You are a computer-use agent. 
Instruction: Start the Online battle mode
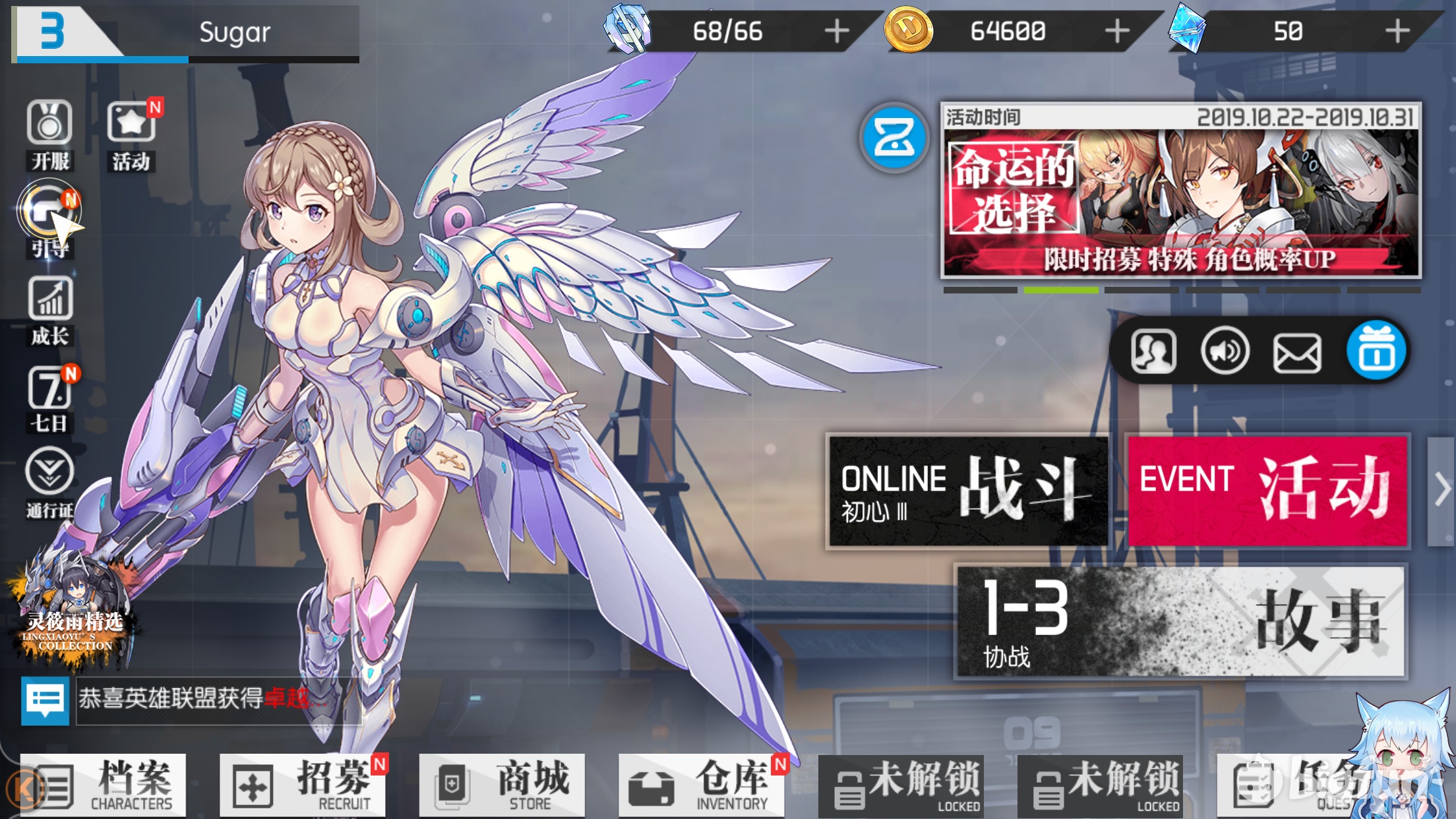967,491
